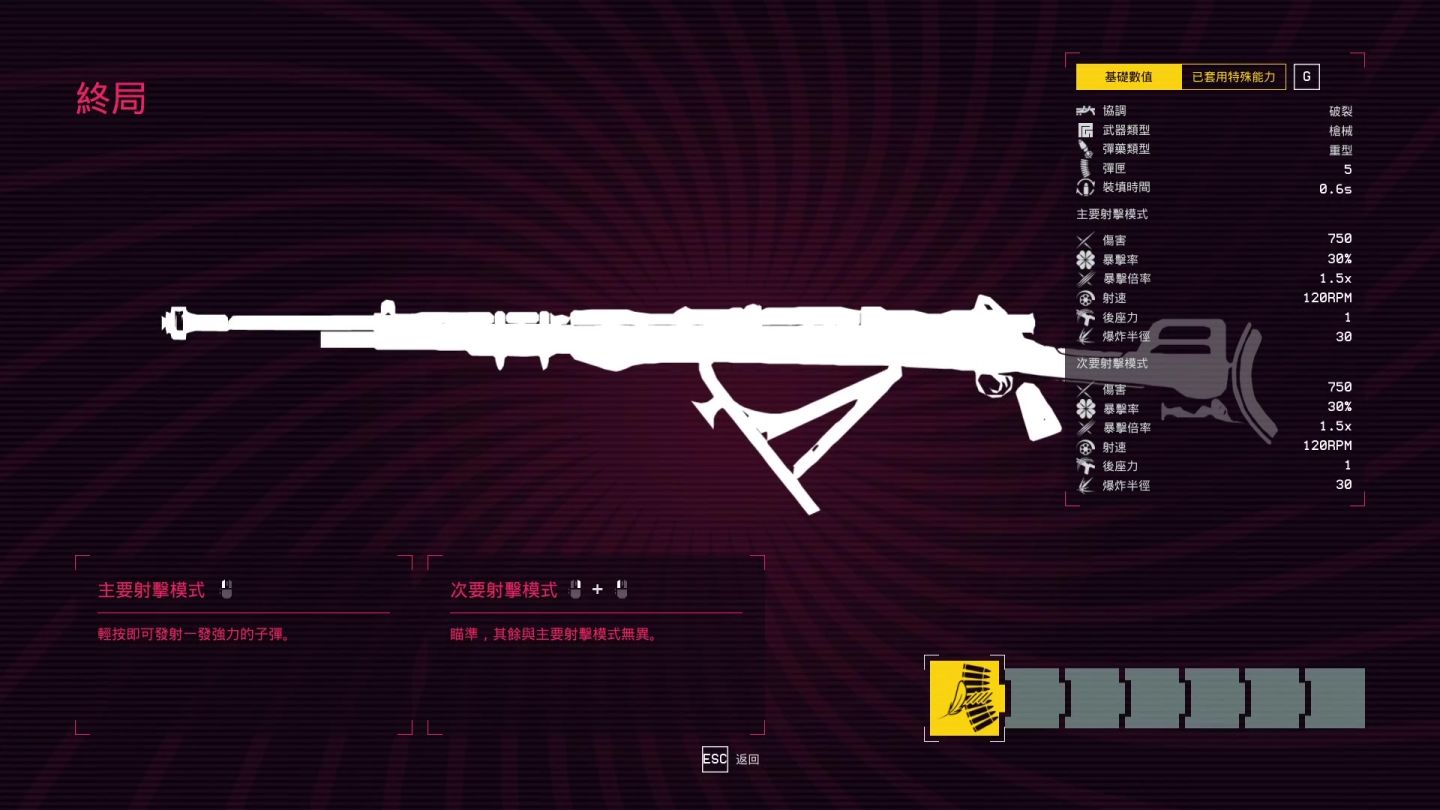Click the ESC 返回 back button
1440x810 pixels.
pyautogui.click(x=714, y=760)
